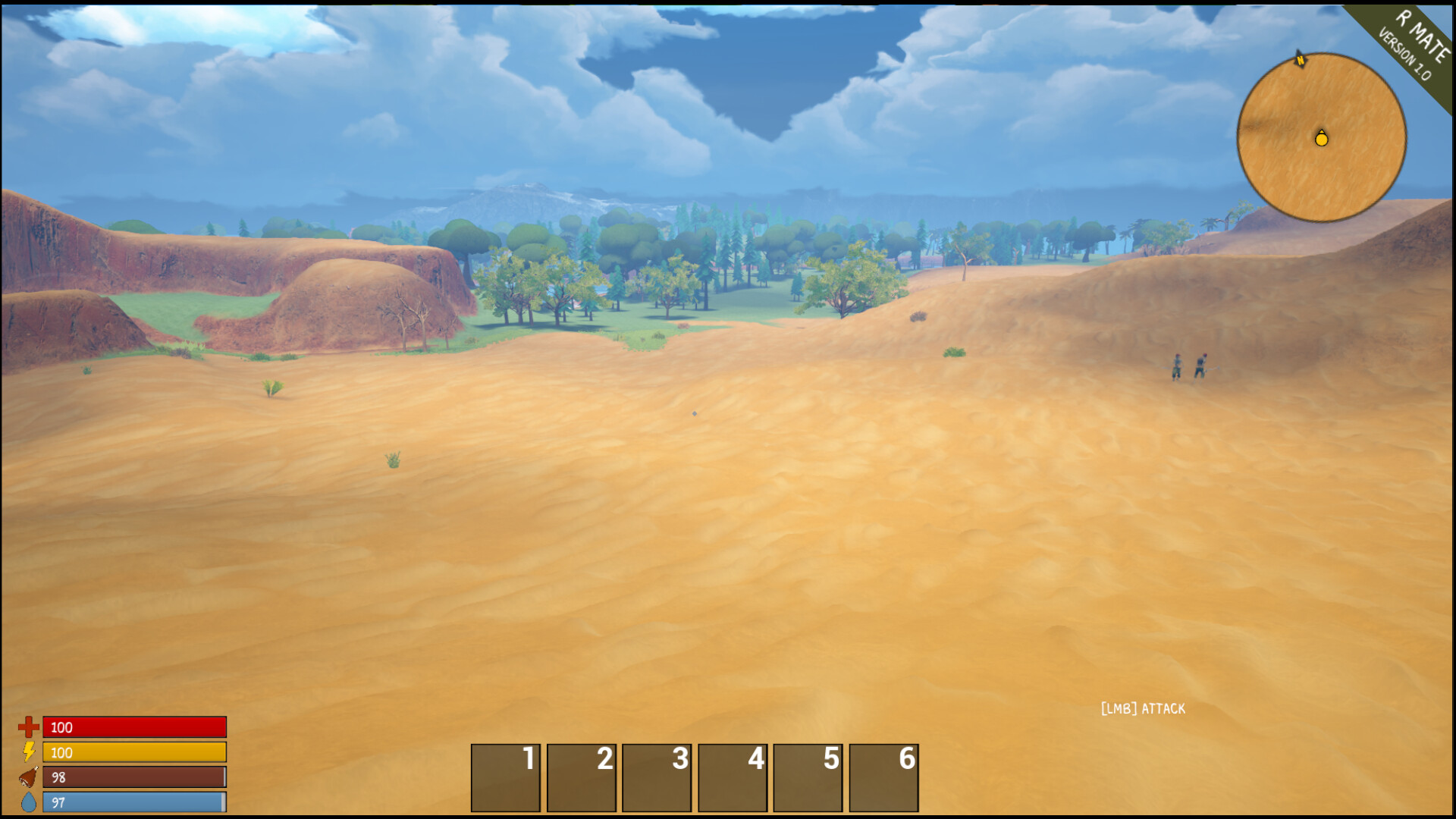Toggle hotbar slot 4

click(x=733, y=777)
